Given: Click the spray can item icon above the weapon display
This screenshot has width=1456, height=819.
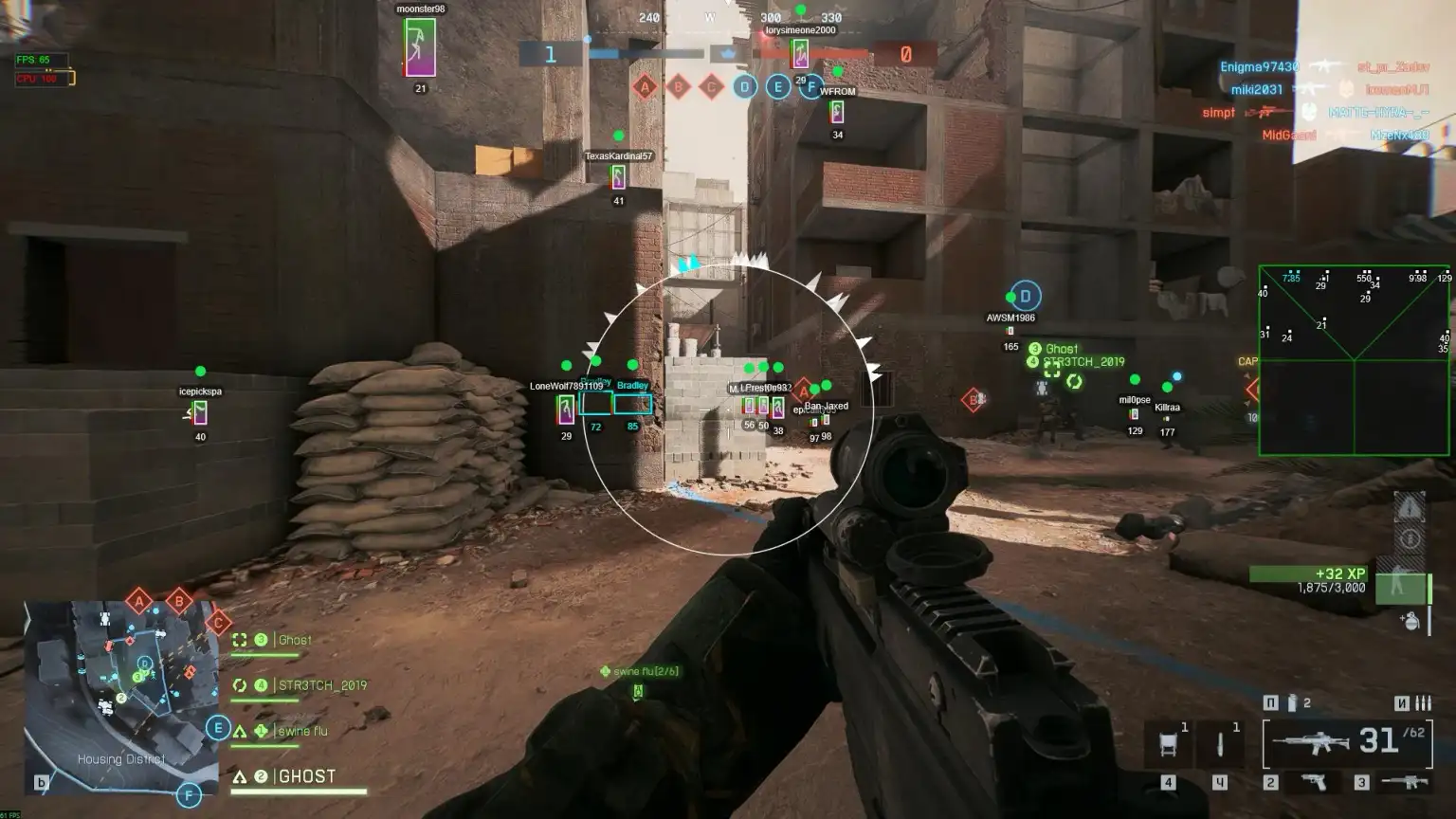Looking at the screenshot, I should tap(1293, 703).
